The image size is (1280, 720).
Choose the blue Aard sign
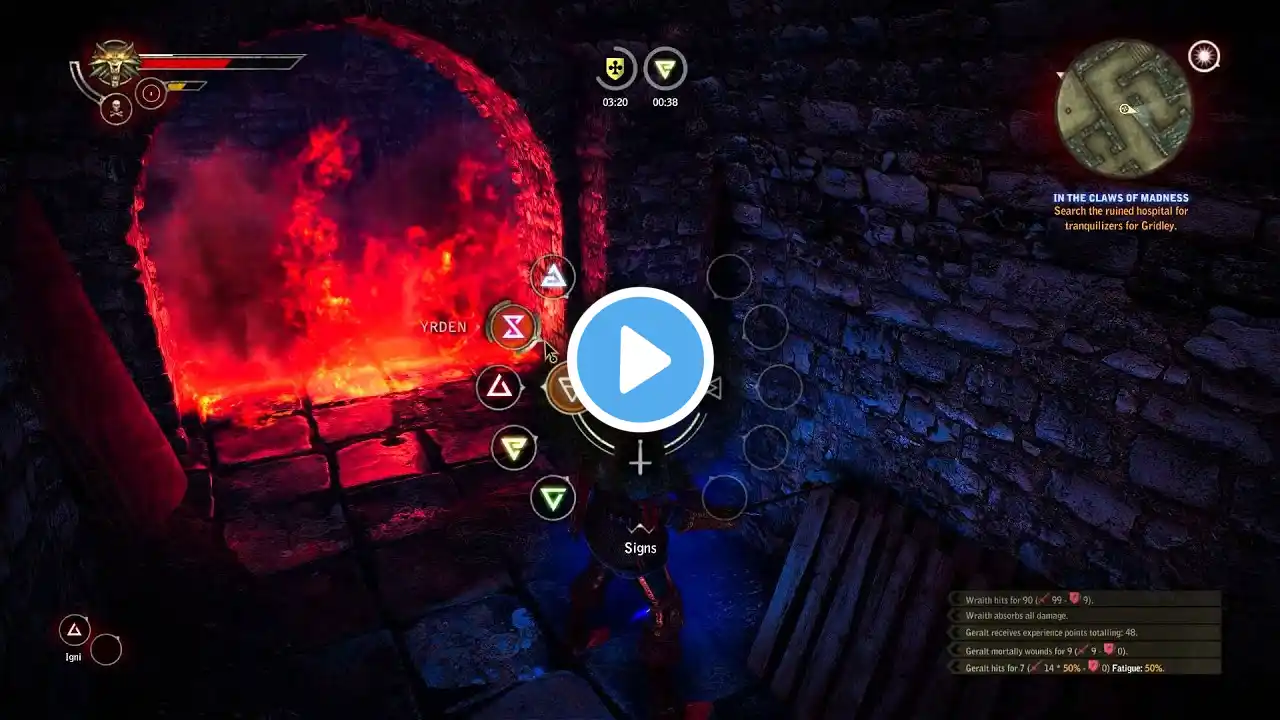(x=552, y=277)
